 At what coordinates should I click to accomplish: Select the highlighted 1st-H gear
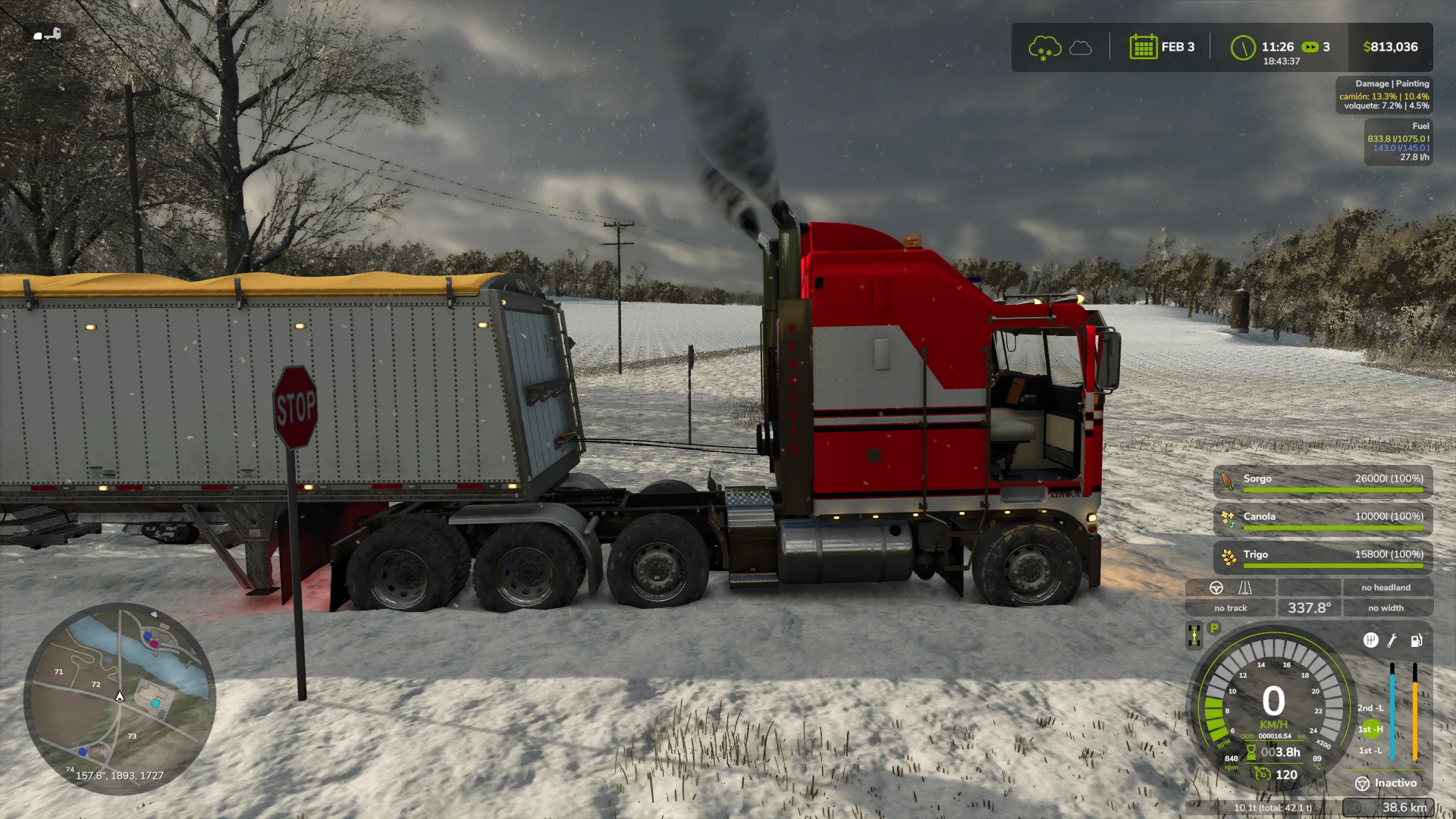click(x=1370, y=730)
